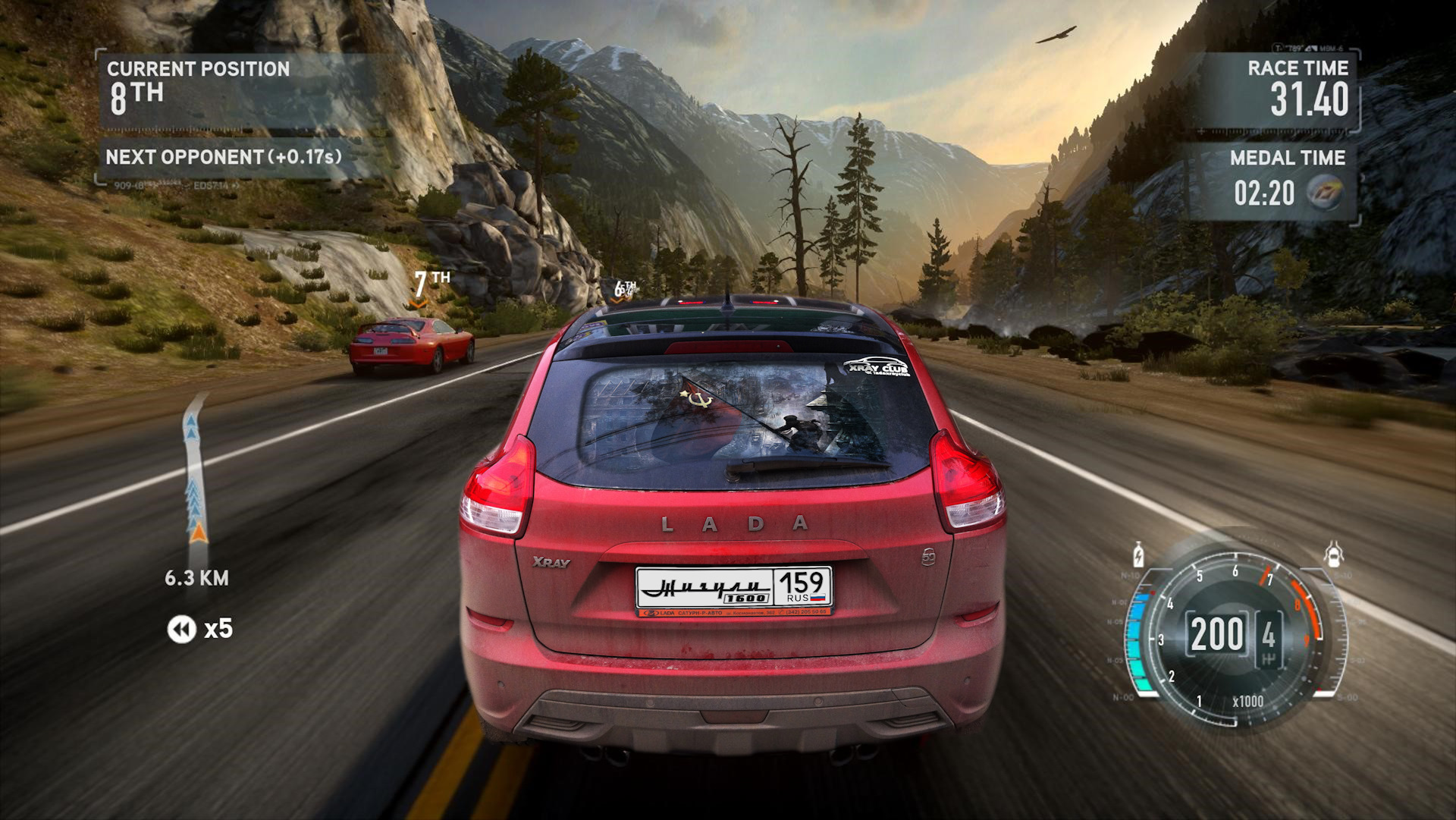Click the rewind icon beside x5
Image resolution: width=1456 pixels, height=820 pixels.
[x=181, y=629]
